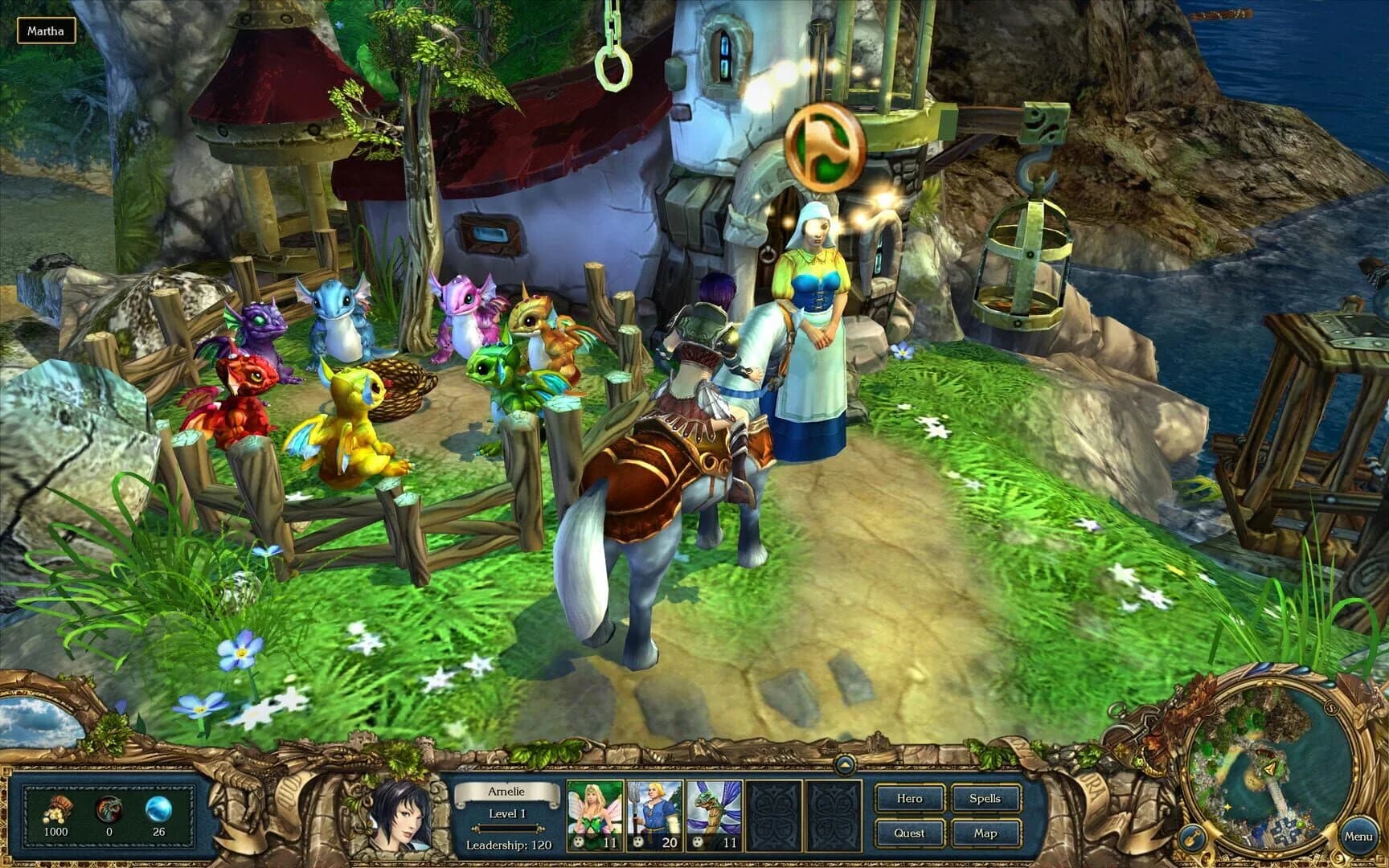1389x868 pixels.
Task: Click the dialogue swirl icon above Martha
Action: [x=825, y=145]
